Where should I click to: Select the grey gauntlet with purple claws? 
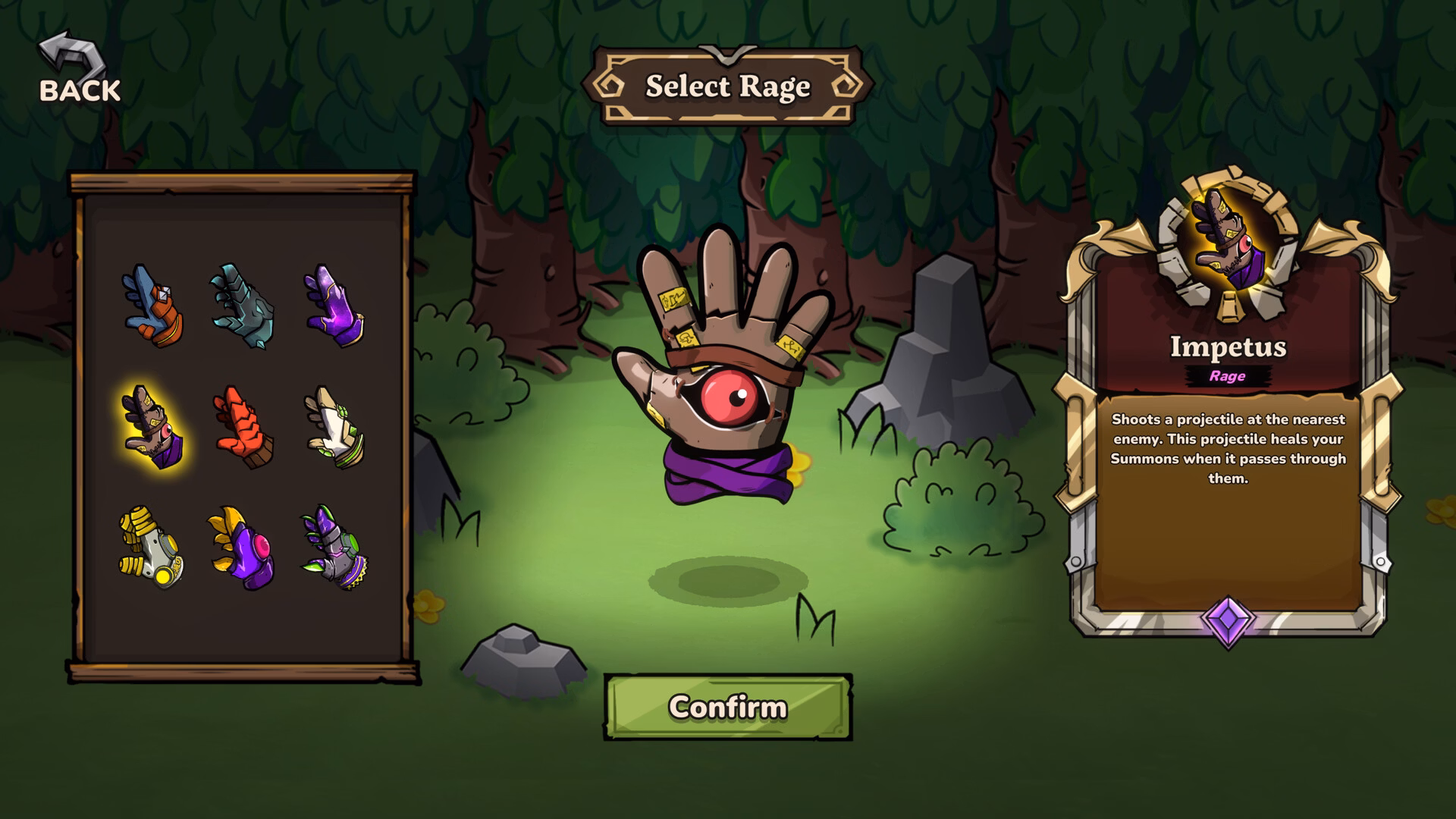[334, 548]
